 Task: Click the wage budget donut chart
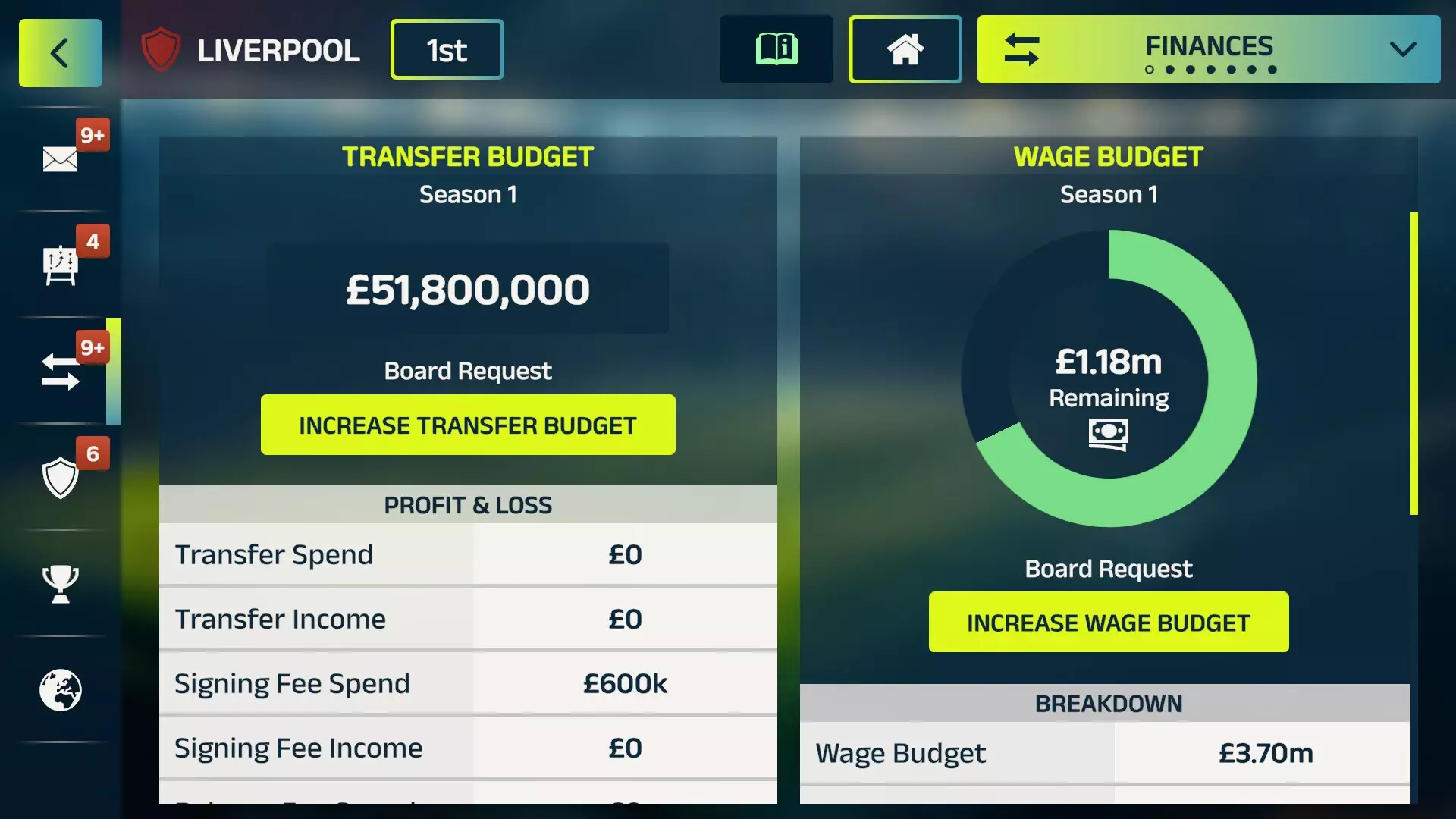coord(1108,381)
